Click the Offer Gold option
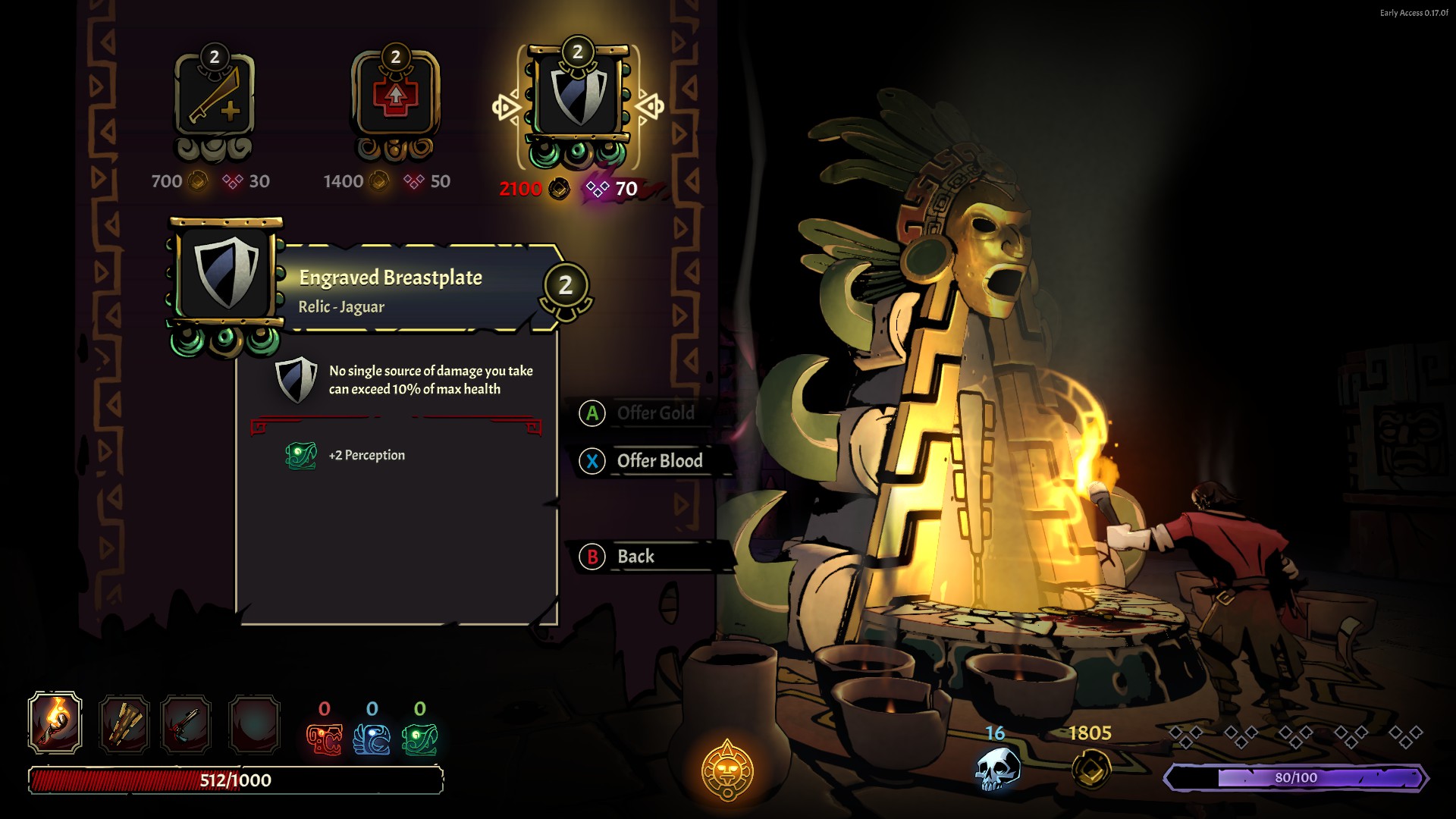Screen dimensions: 1456x819 pyautogui.click(x=654, y=413)
